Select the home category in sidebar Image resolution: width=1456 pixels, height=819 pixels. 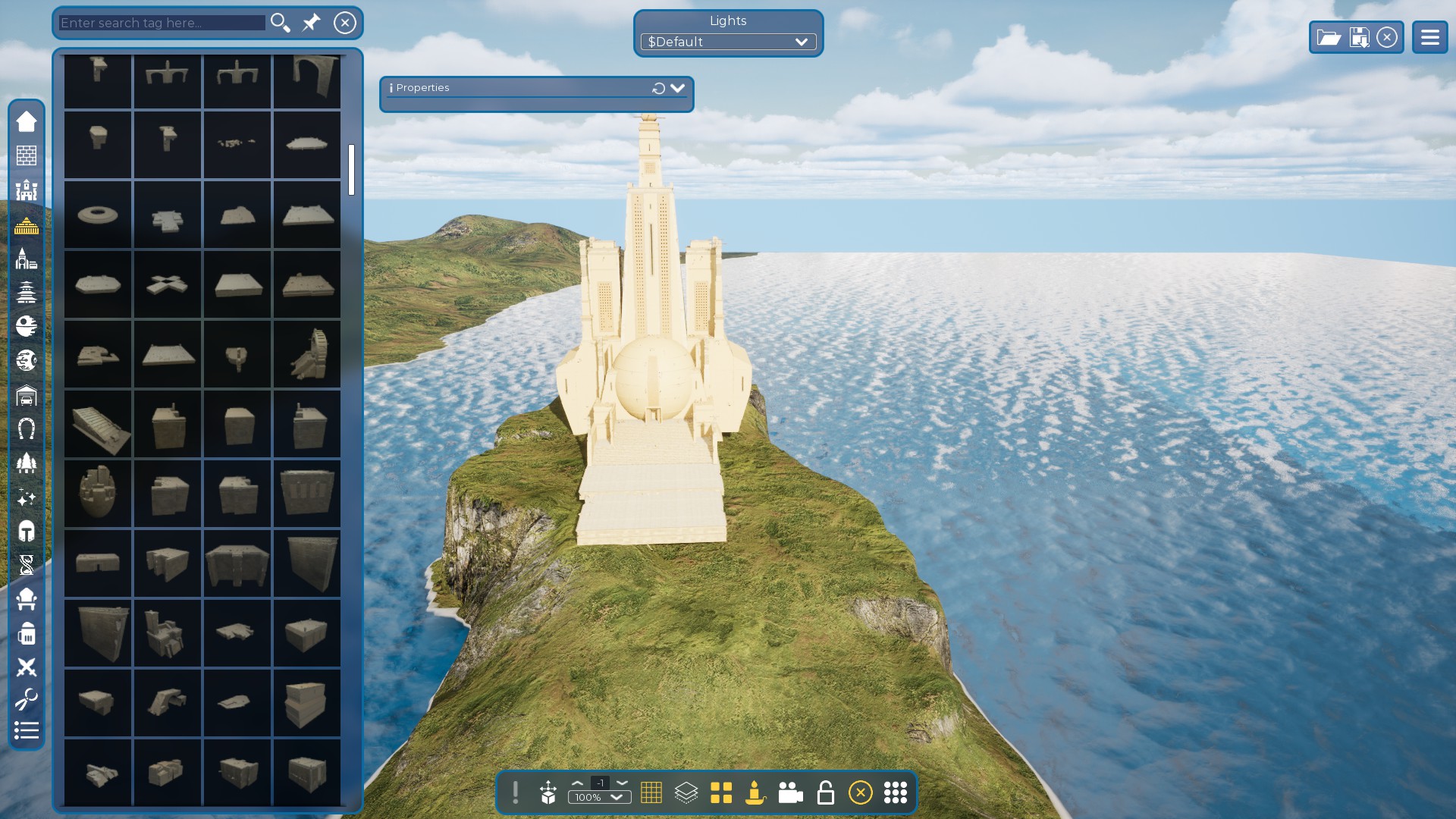pyautogui.click(x=27, y=121)
